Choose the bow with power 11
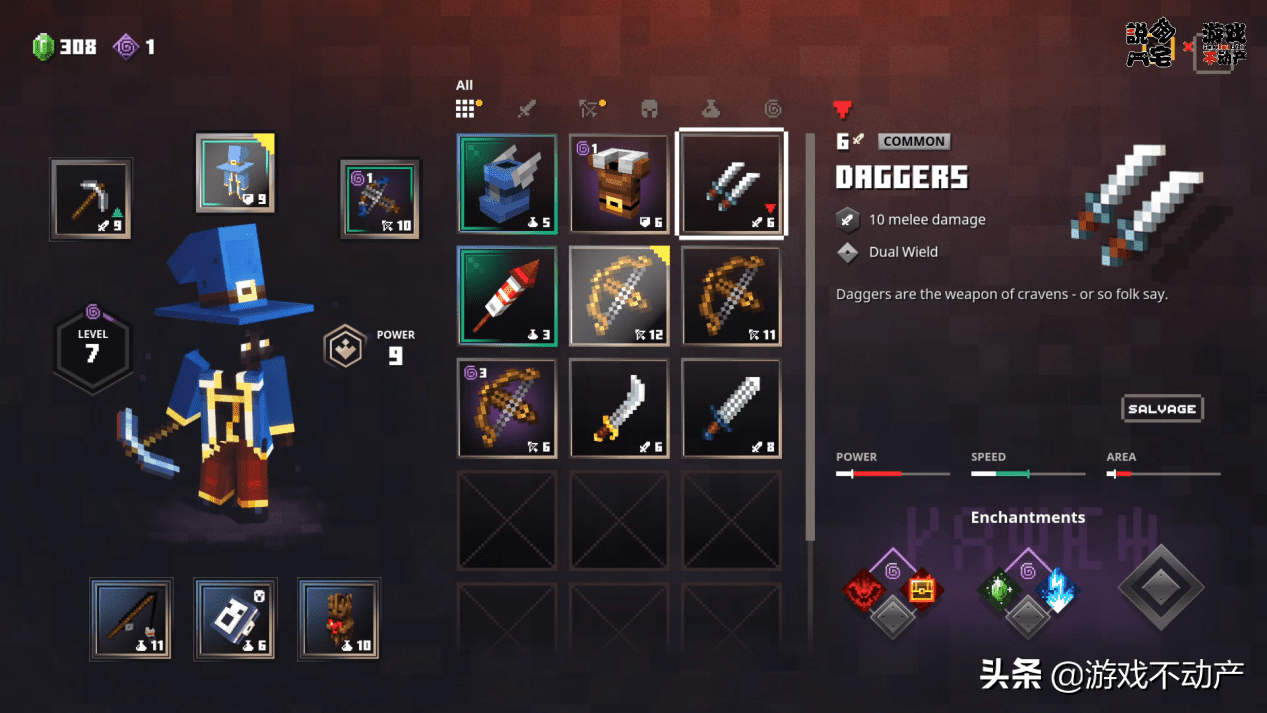1267x713 pixels. (x=731, y=296)
